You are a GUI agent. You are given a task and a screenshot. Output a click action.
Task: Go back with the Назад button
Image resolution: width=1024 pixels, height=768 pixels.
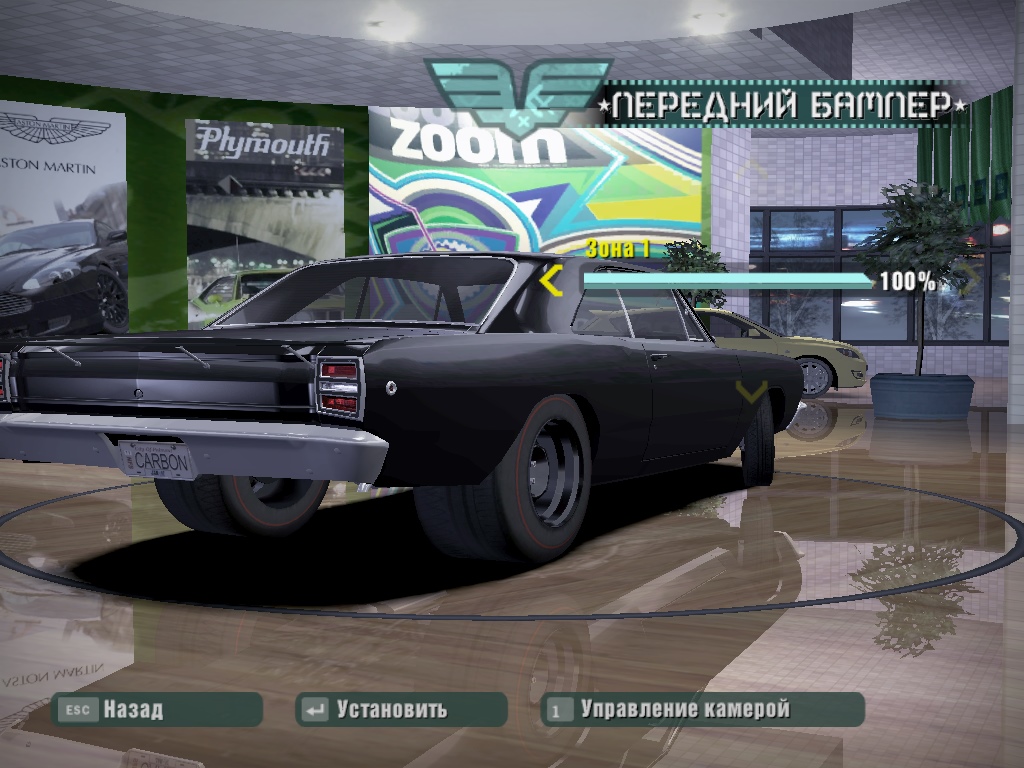click(157, 710)
